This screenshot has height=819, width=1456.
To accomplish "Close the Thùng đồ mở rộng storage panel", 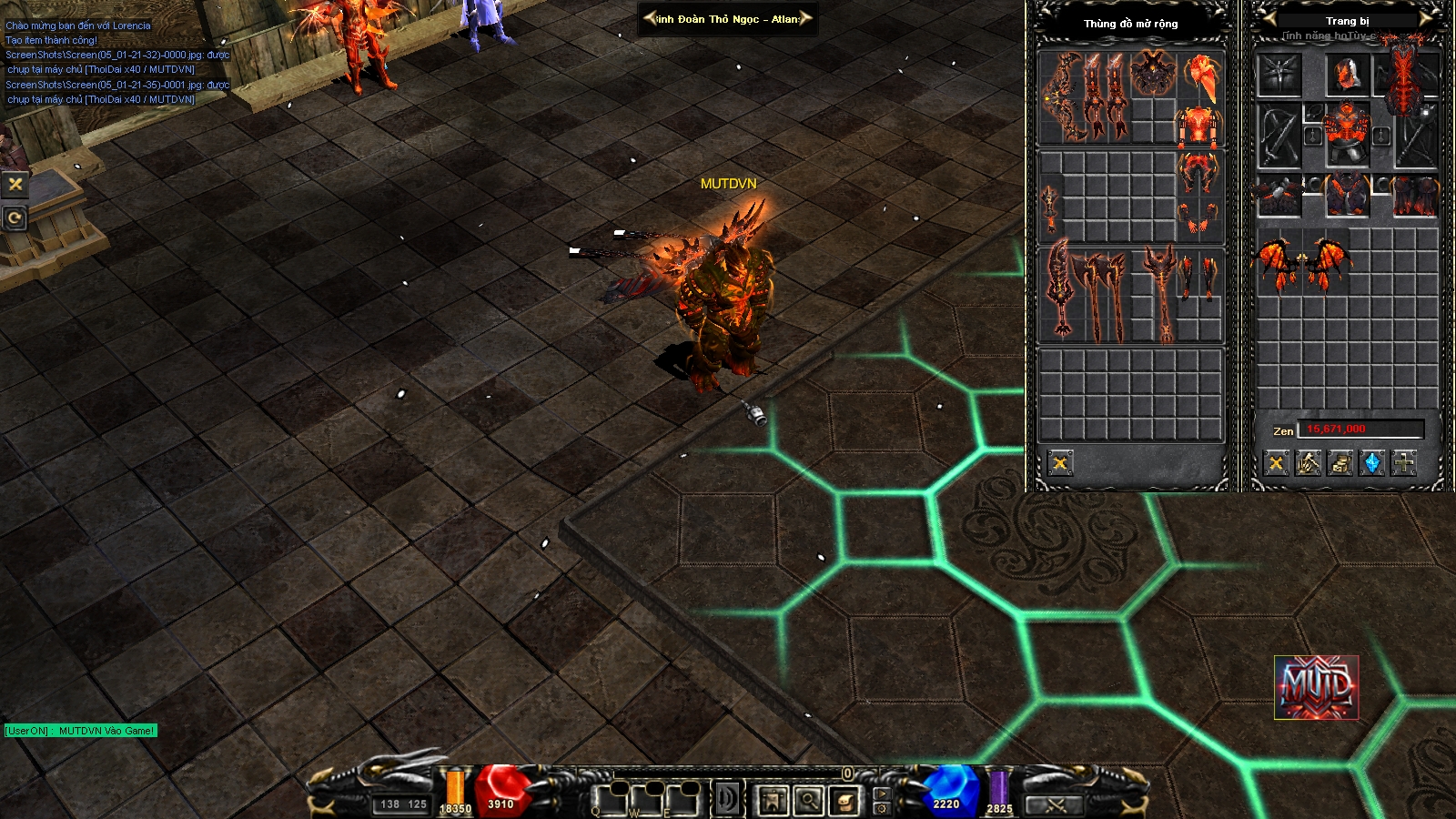I will [1060, 463].
